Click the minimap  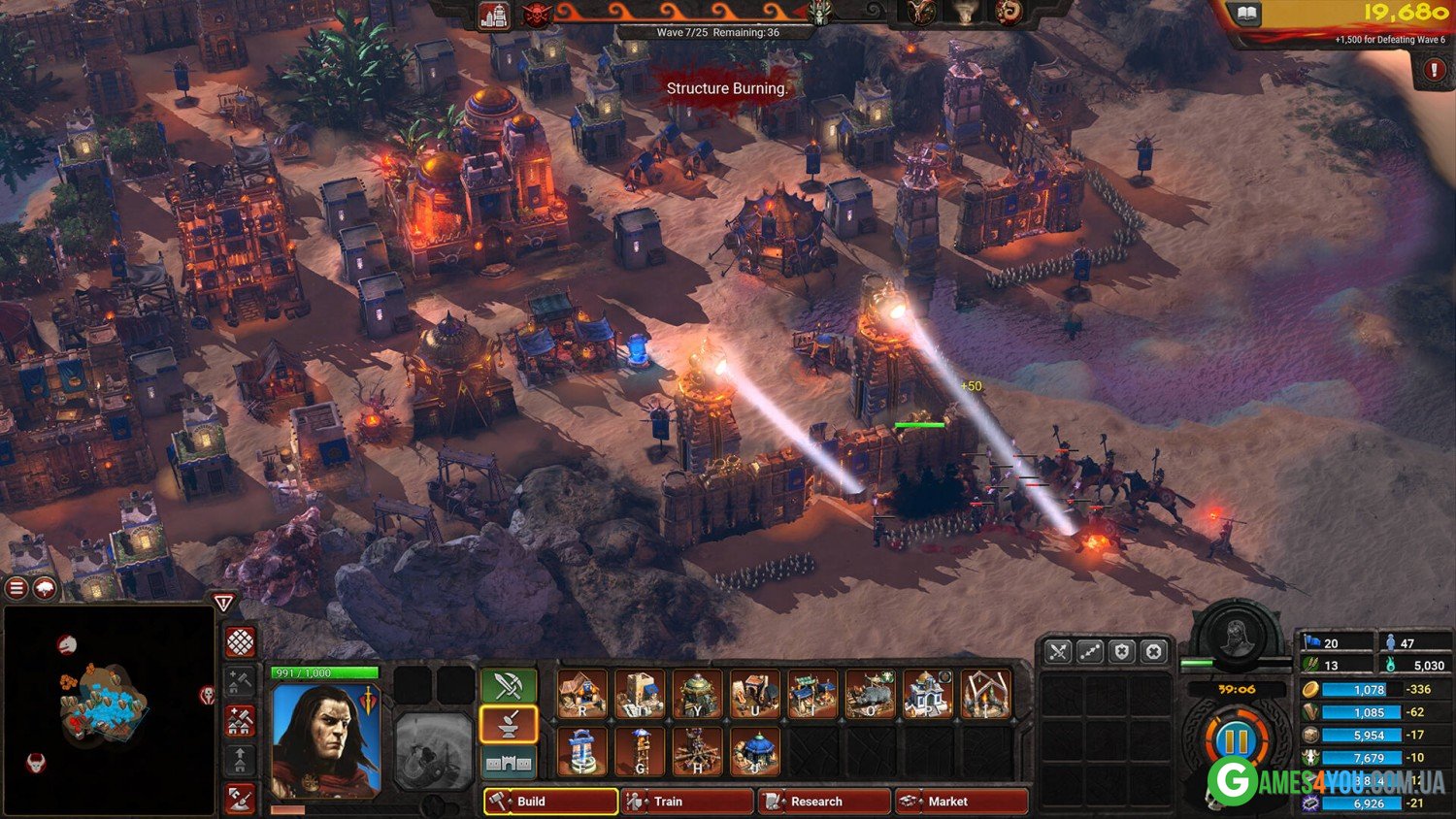107,710
